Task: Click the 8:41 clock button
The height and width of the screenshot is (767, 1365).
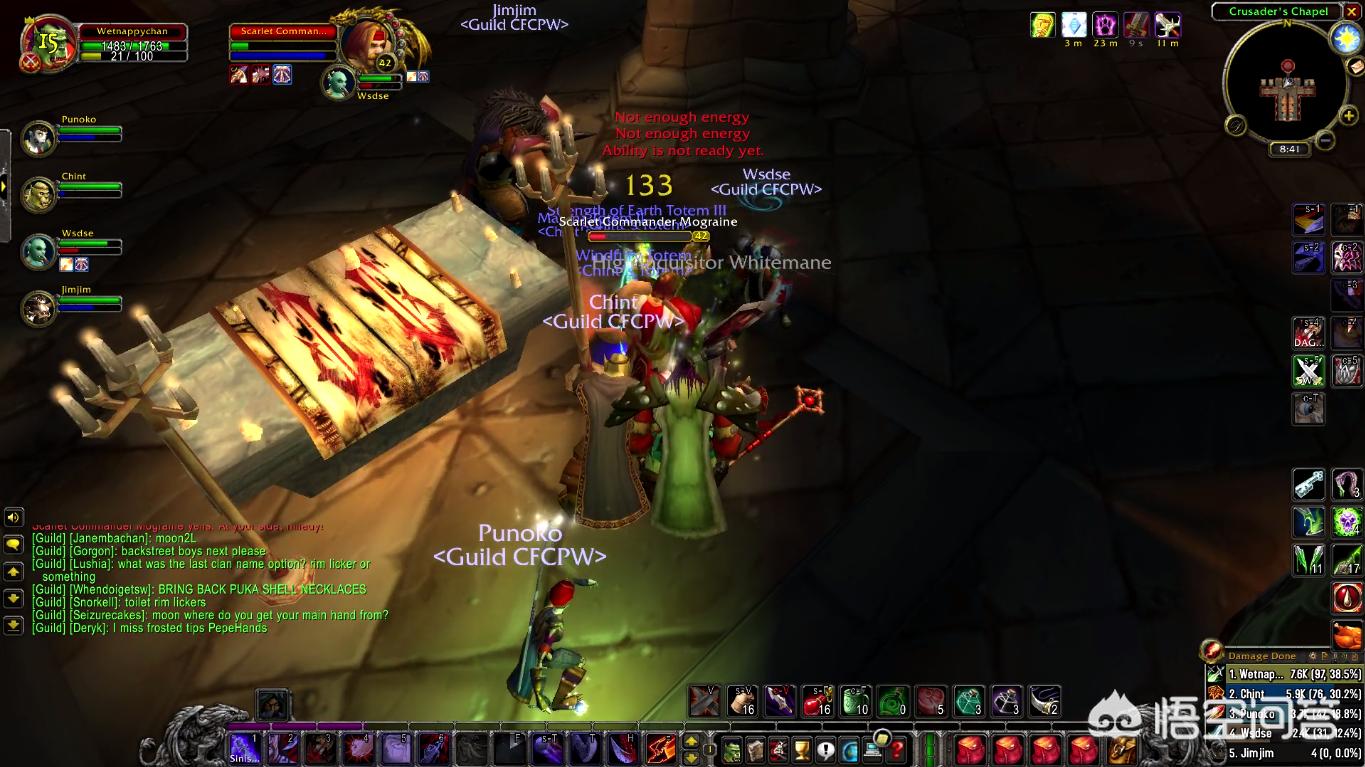Action: 1289,149
